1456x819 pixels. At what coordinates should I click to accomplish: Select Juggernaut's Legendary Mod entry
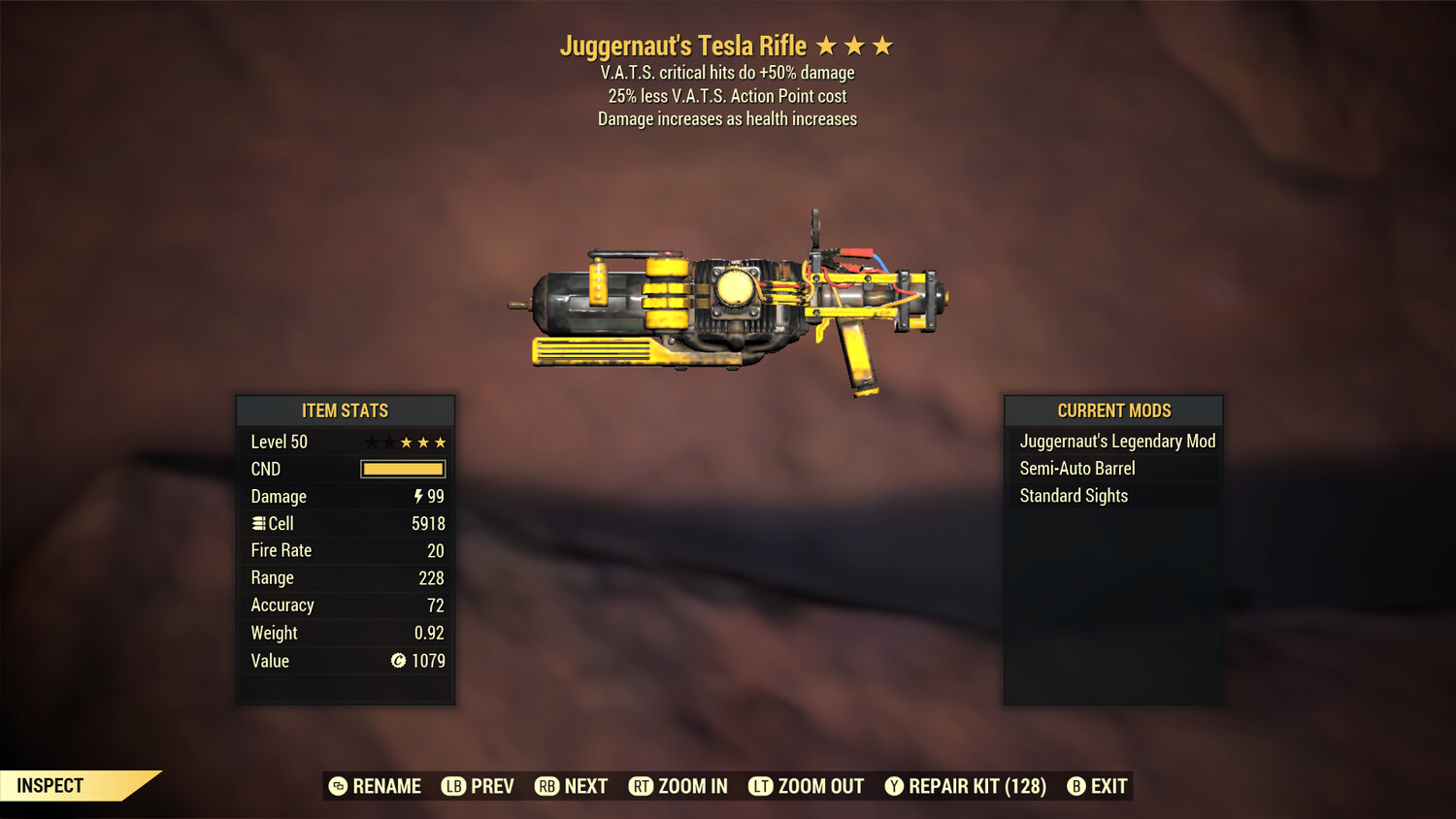click(x=1116, y=441)
